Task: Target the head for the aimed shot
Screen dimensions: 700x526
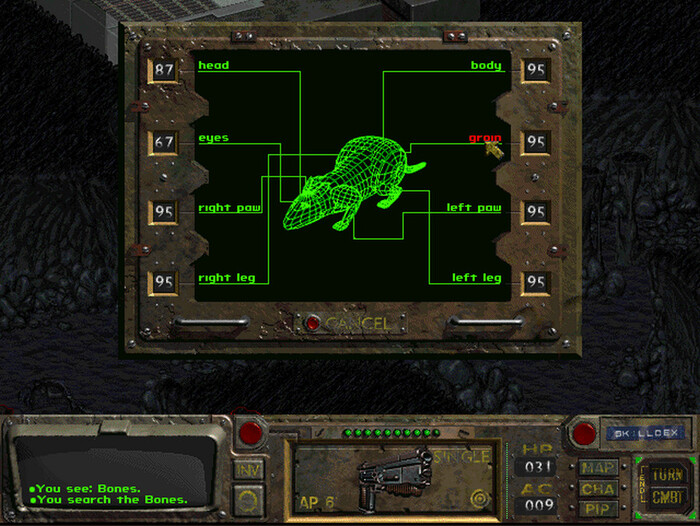Action: (213, 66)
